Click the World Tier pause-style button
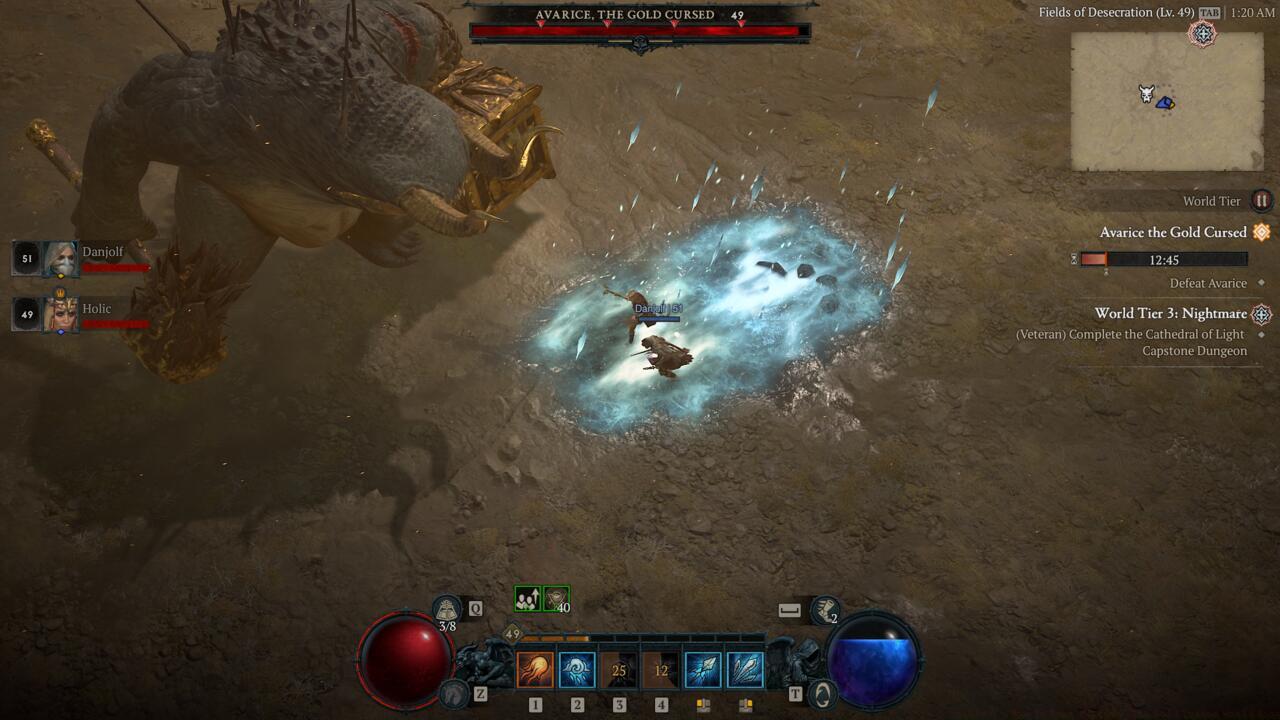This screenshot has width=1280, height=720. click(x=1262, y=201)
